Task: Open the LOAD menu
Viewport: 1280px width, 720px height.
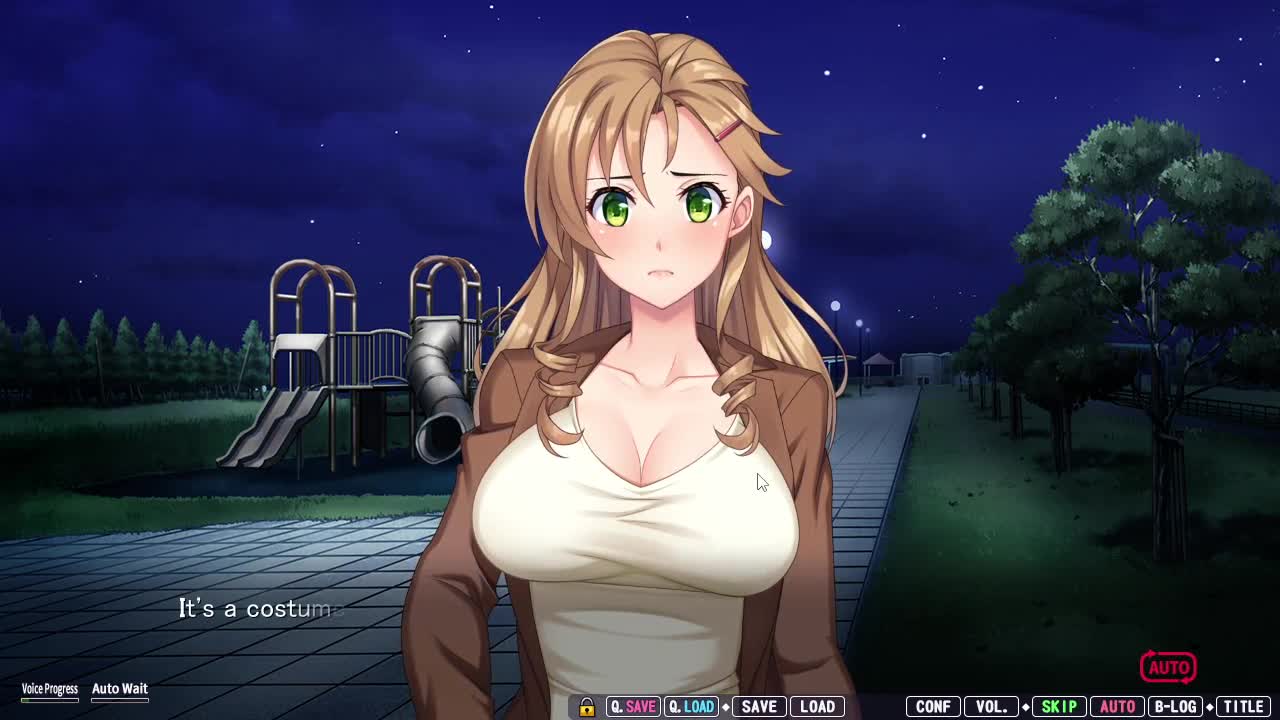Action: point(817,707)
